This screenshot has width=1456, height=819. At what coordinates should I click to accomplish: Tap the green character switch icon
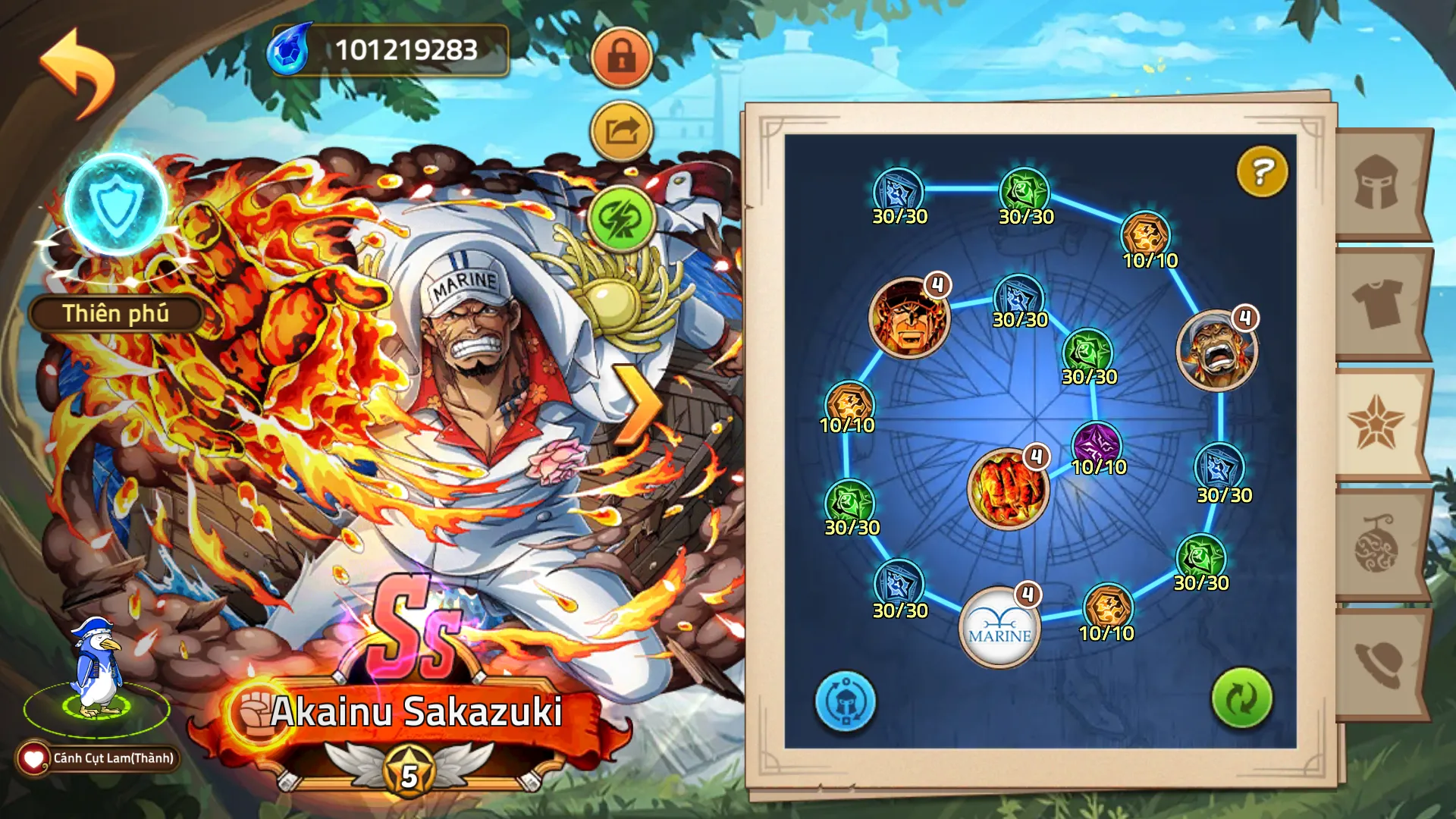[x=620, y=220]
